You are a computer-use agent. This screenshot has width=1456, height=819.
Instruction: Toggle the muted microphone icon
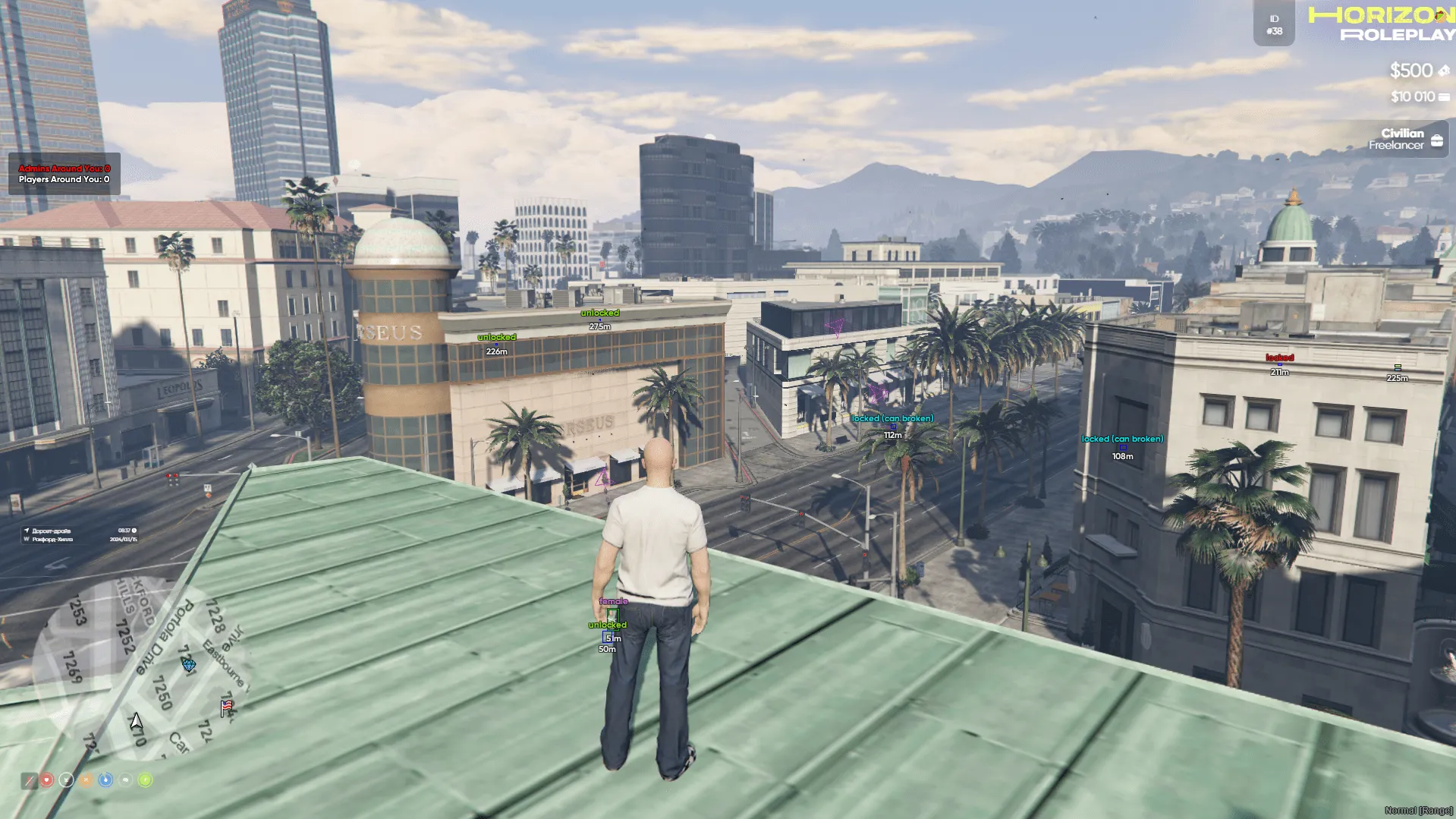point(29,780)
